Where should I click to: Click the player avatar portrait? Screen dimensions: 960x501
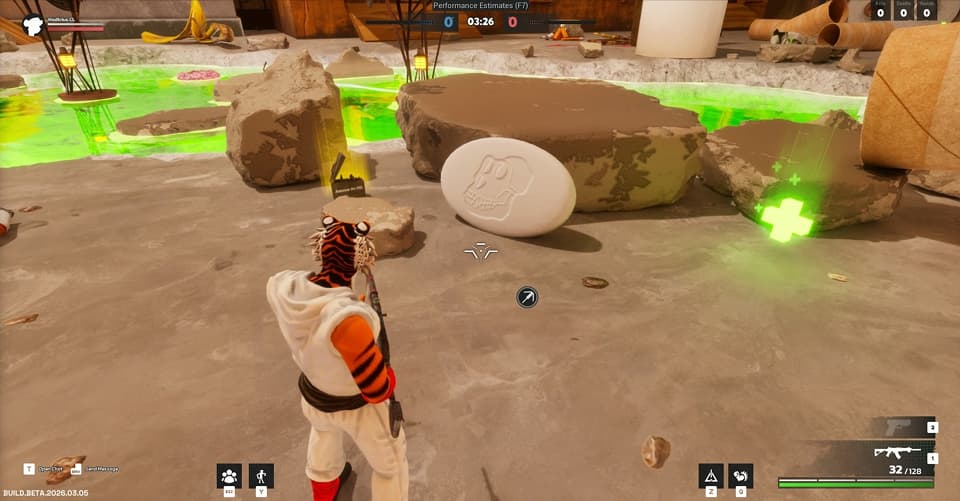(x=32, y=24)
